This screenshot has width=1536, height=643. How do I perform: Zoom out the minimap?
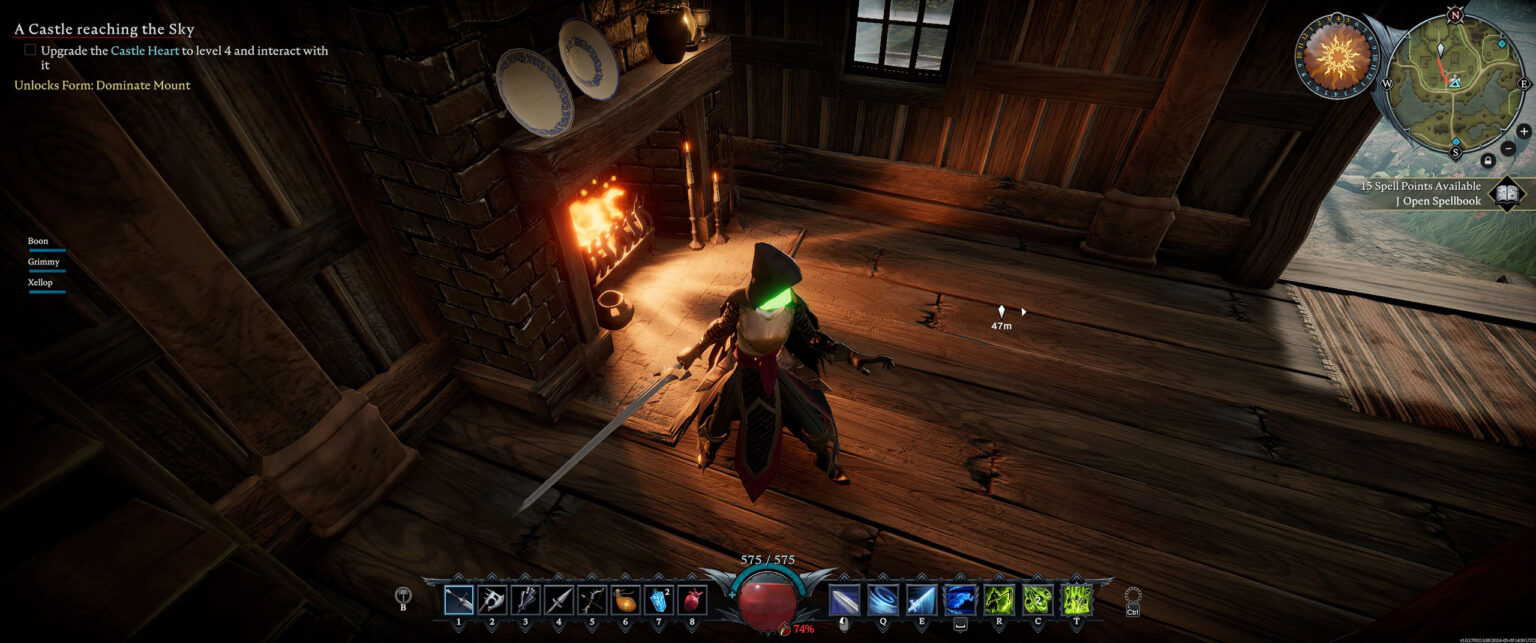click(x=1508, y=148)
